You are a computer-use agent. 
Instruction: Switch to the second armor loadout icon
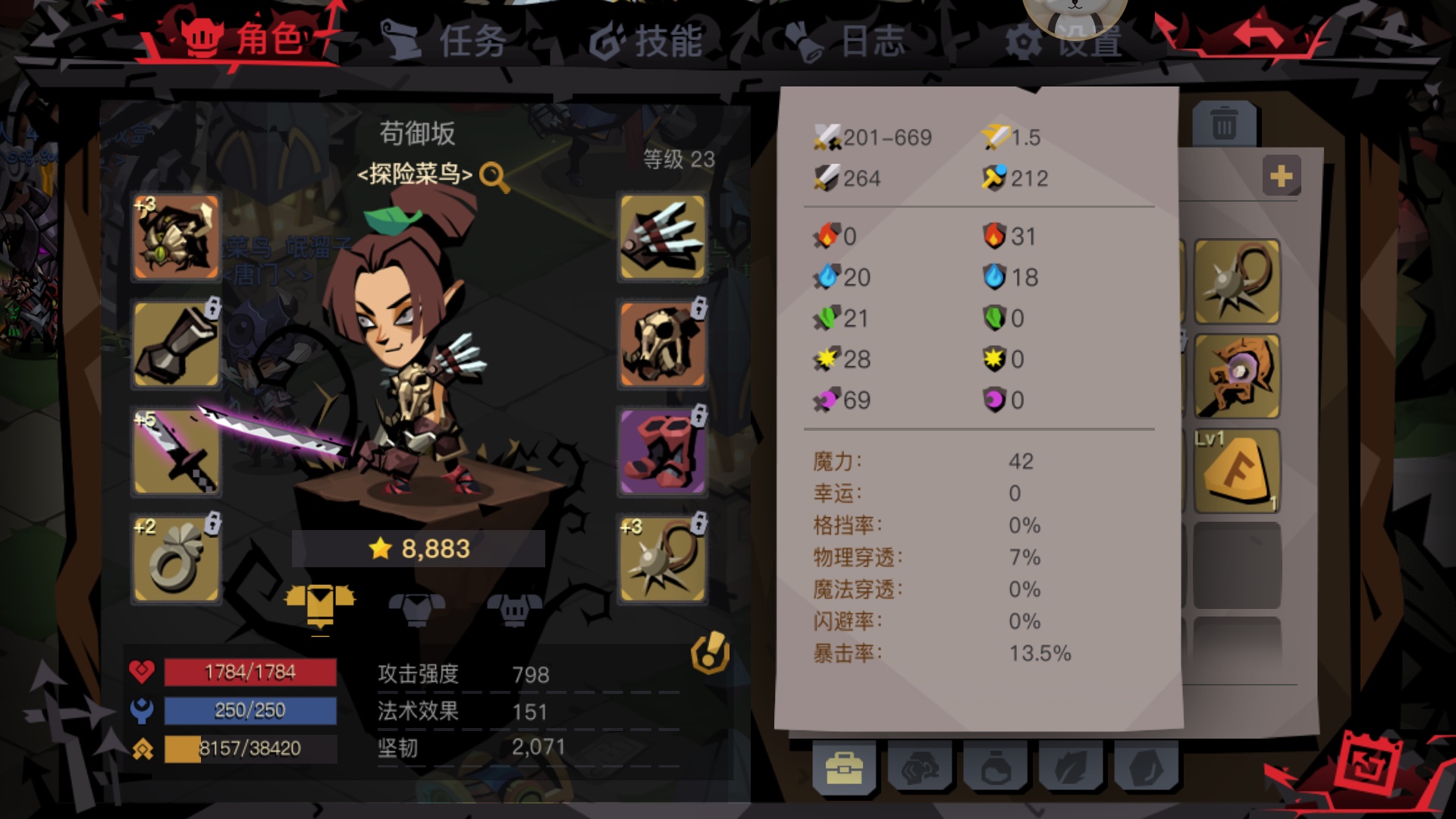(419, 607)
